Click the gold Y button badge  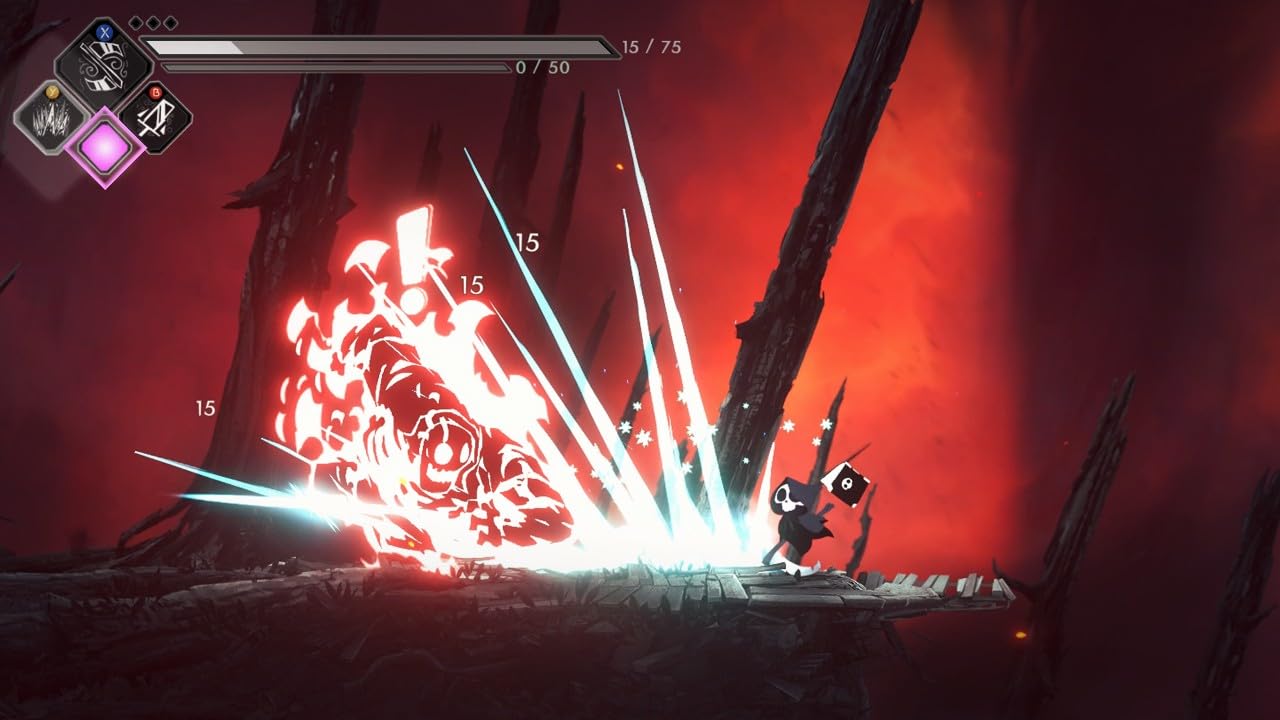[51, 92]
